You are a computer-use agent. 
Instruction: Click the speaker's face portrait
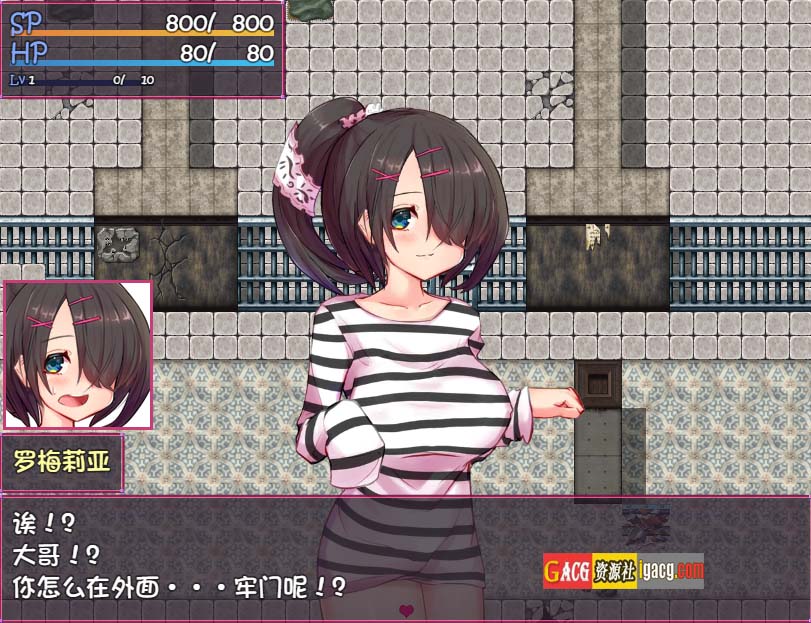(78, 355)
